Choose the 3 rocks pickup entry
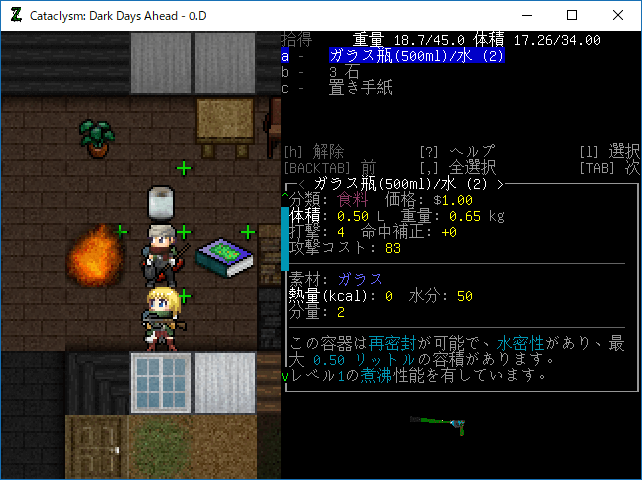The height and width of the screenshot is (480, 642). pyautogui.click(x=345, y=72)
